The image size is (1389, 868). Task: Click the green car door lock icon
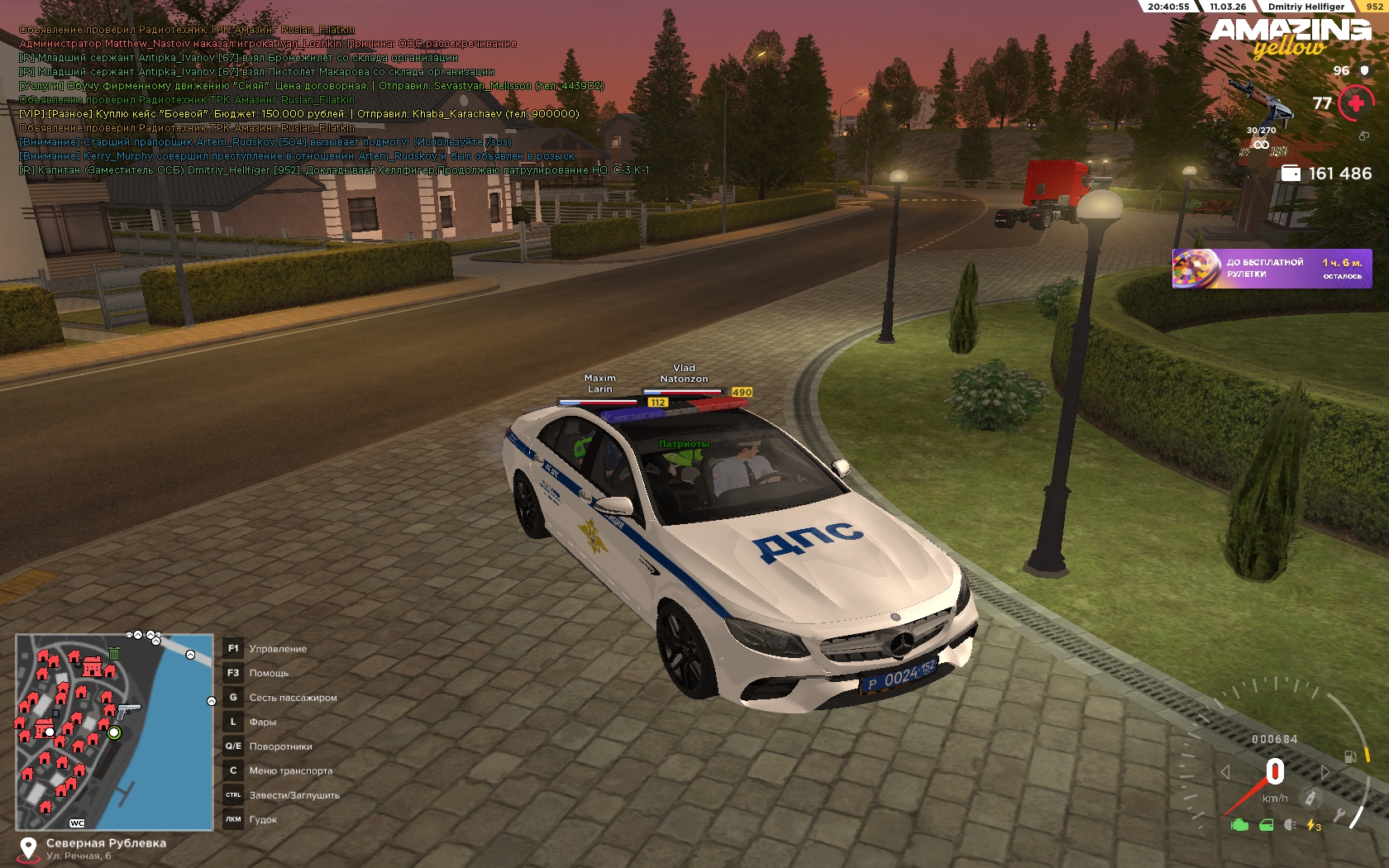pyautogui.click(x=1266, y=824)
